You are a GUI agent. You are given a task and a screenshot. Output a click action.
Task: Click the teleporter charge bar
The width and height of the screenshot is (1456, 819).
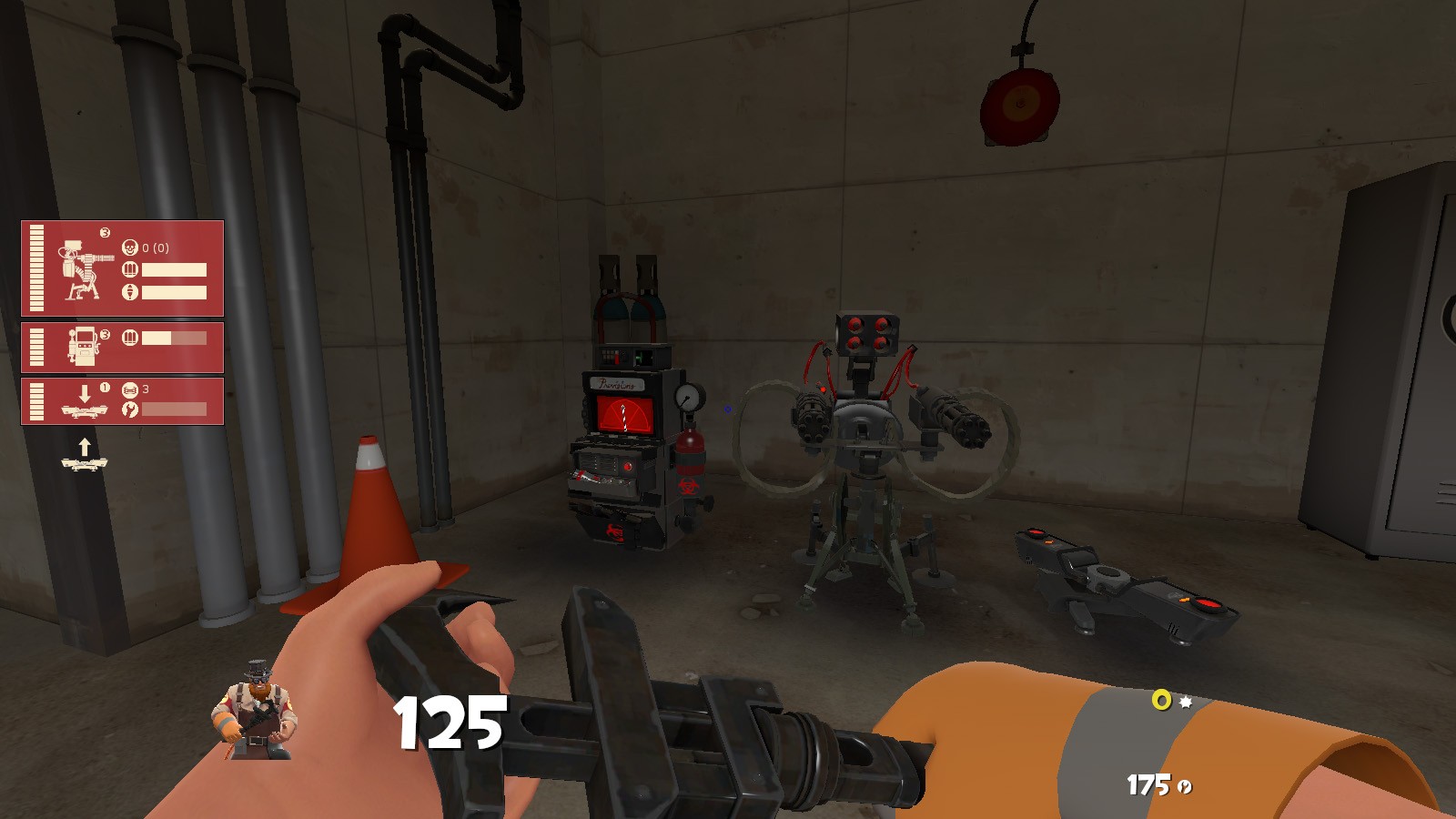coord(173,410)
